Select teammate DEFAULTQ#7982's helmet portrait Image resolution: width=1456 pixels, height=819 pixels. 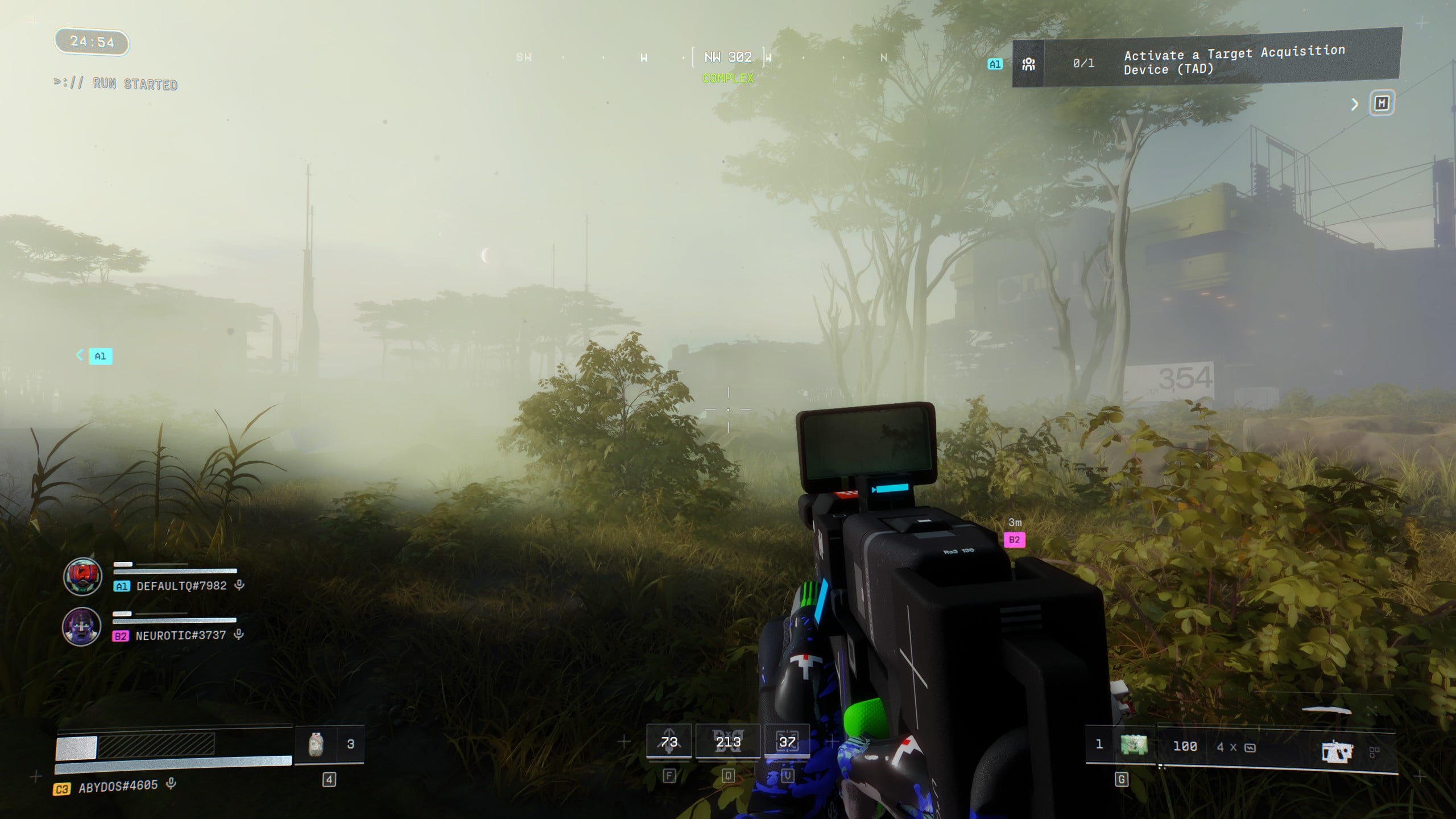coord(82,577)
